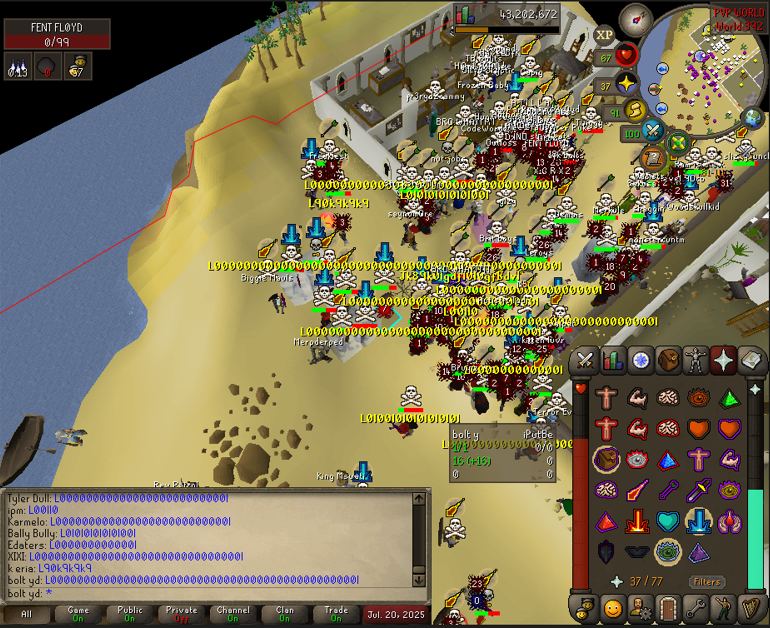Toggle quick prayers with the prayer orb
Image resolution: width=770 pixels, height=628 pixels.
coord(628,84)
